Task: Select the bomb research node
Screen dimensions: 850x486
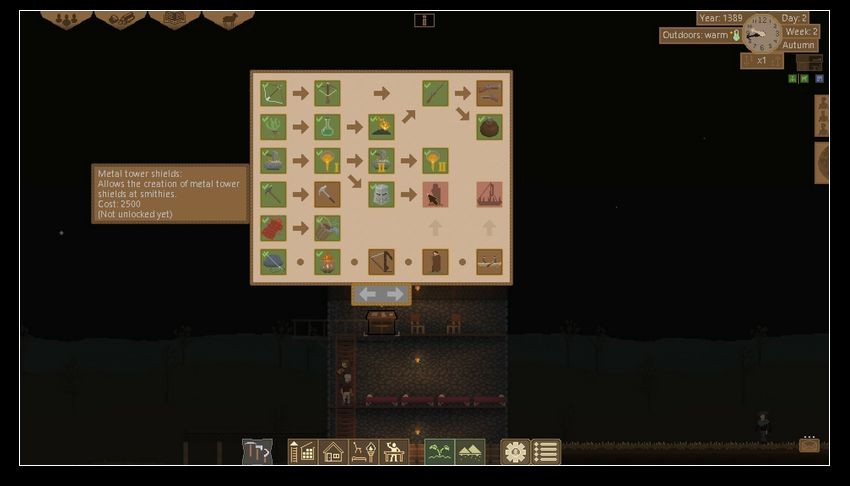Action: coord(489,127)
